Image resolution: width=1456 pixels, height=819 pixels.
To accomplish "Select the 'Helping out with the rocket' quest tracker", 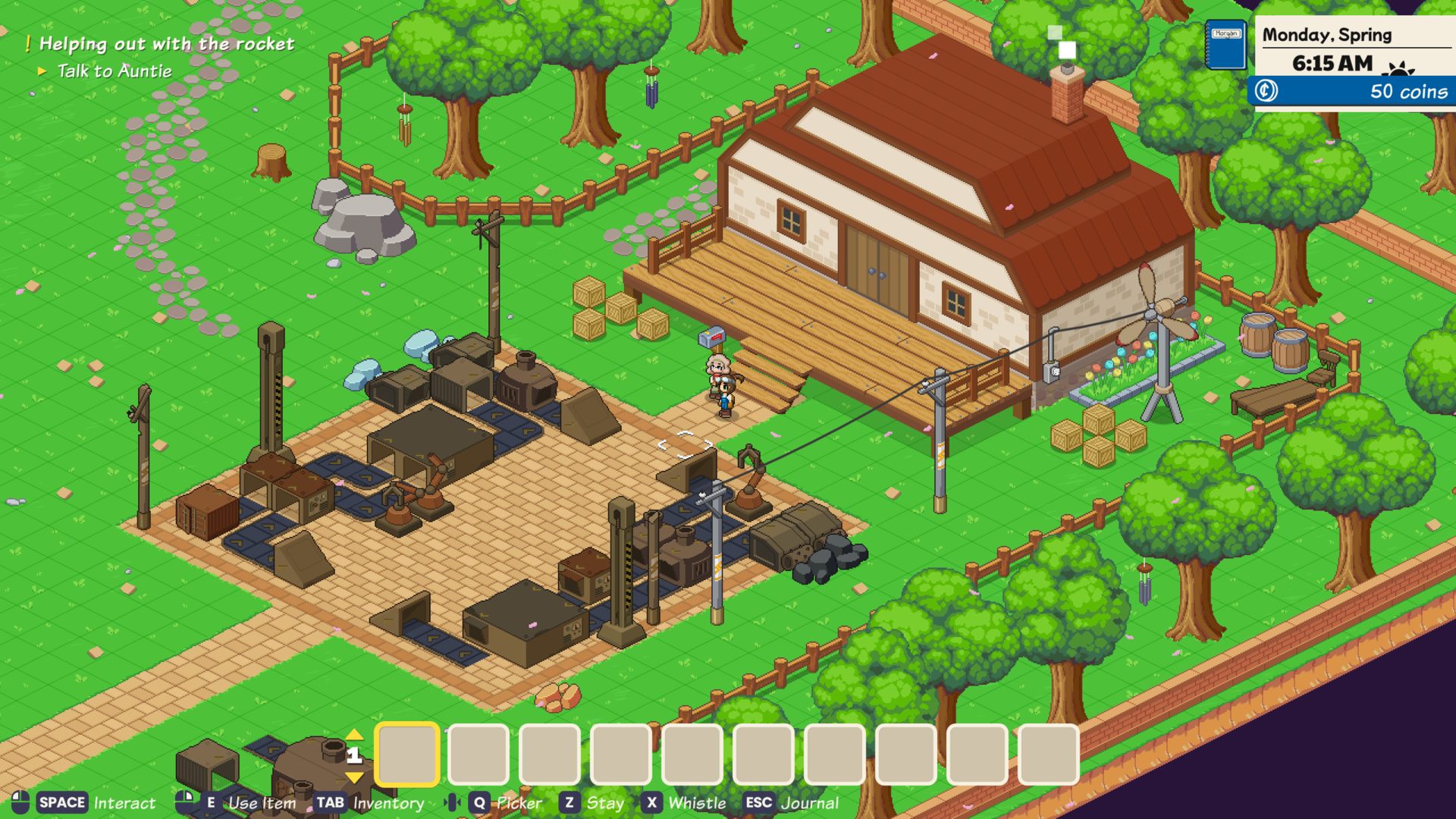I will point(166,44).
